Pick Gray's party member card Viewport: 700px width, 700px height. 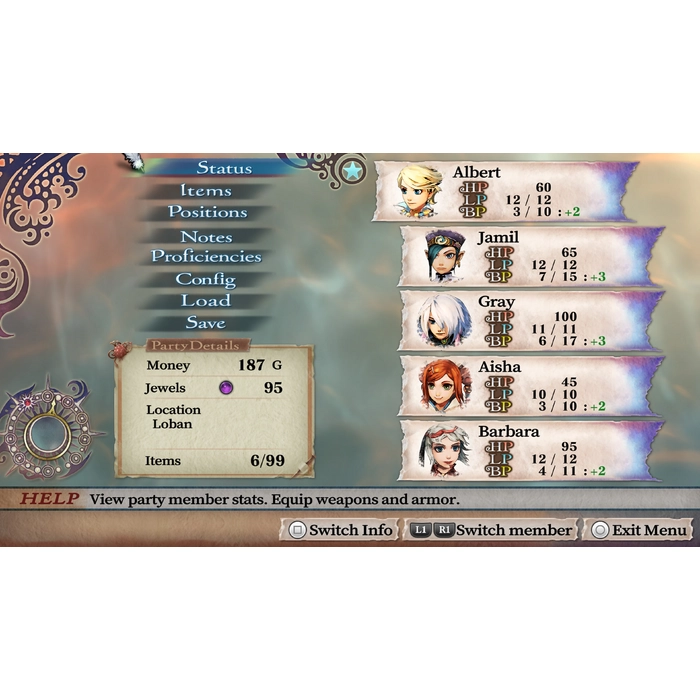(530, 320)
